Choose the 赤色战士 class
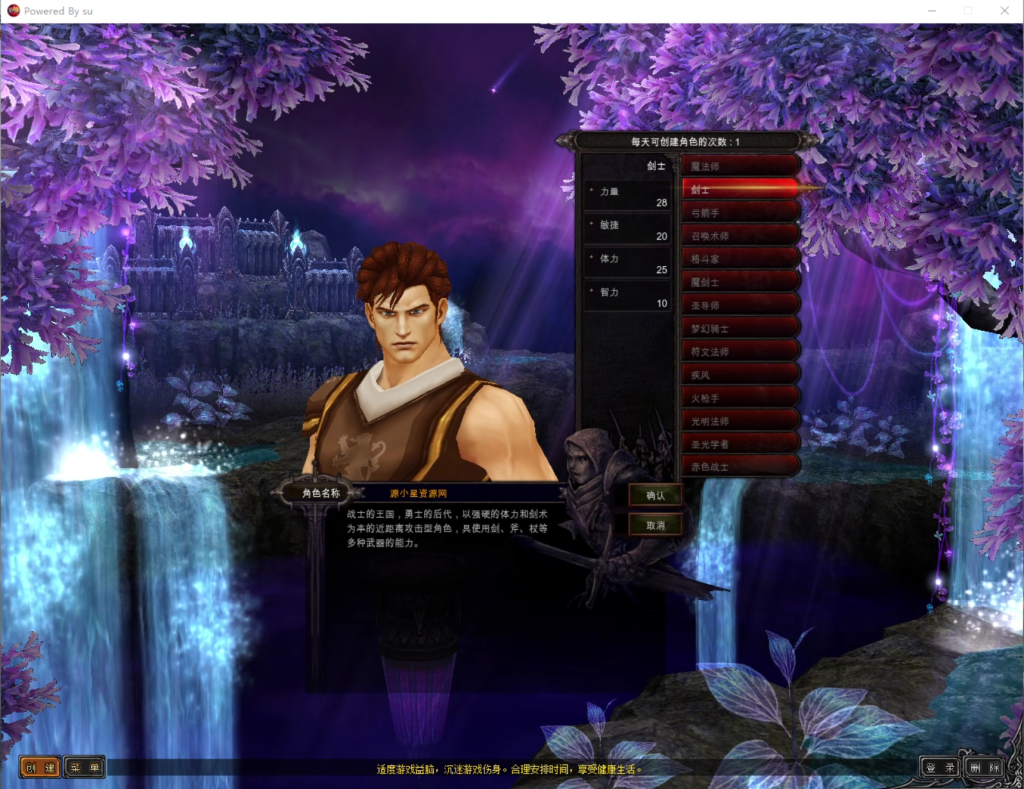 tap(740, 467)
